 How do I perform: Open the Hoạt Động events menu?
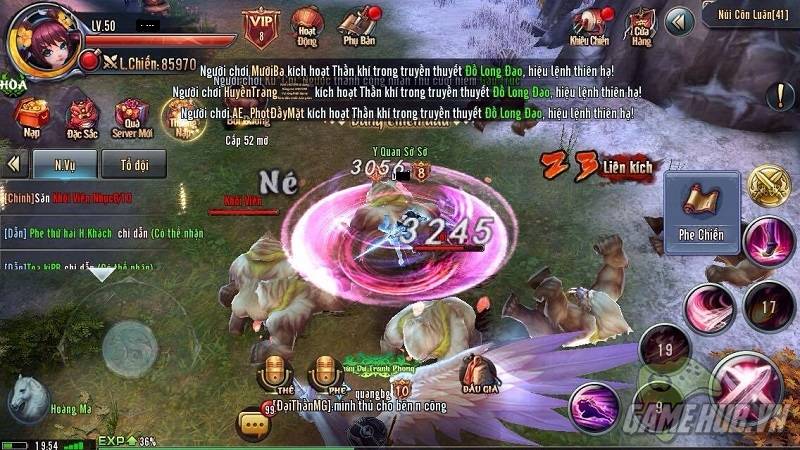point(306,25)
